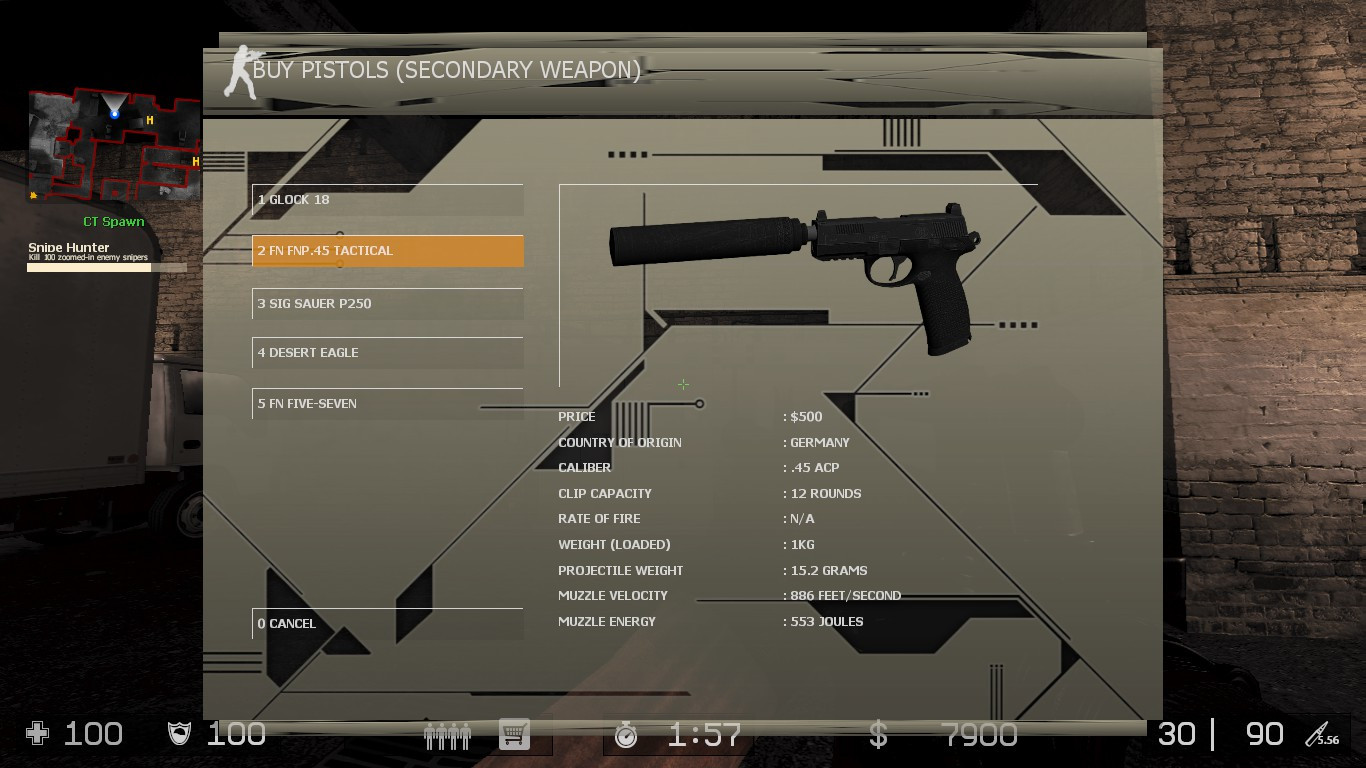The width and height of the screenshot is (1366, 768).
Task: Click the suppressed pistol preview image
Action: [x=795, y=275]
